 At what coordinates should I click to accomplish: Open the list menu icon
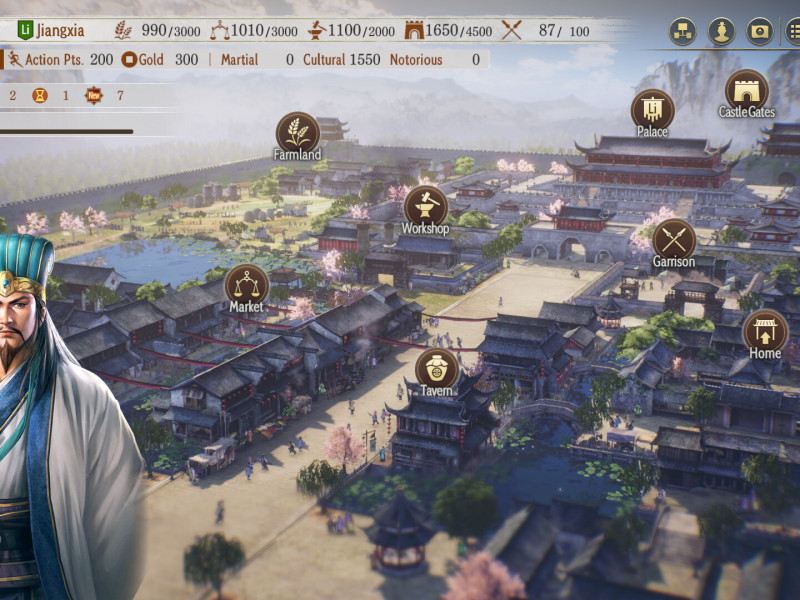793,32
